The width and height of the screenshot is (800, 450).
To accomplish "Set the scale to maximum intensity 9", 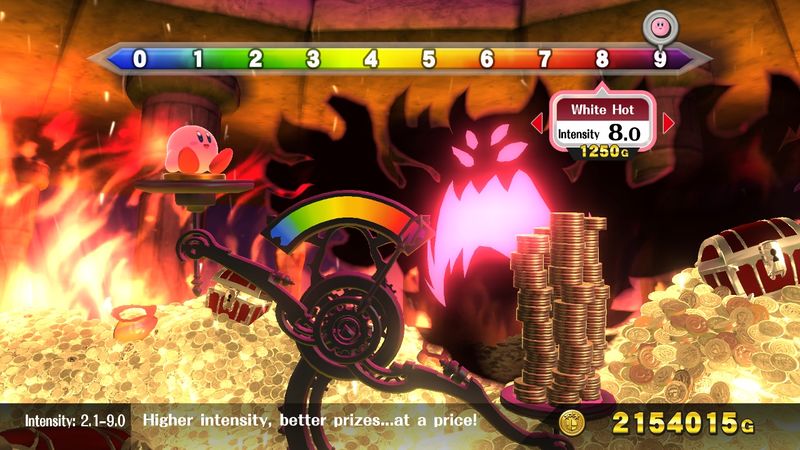I will 659,59.
